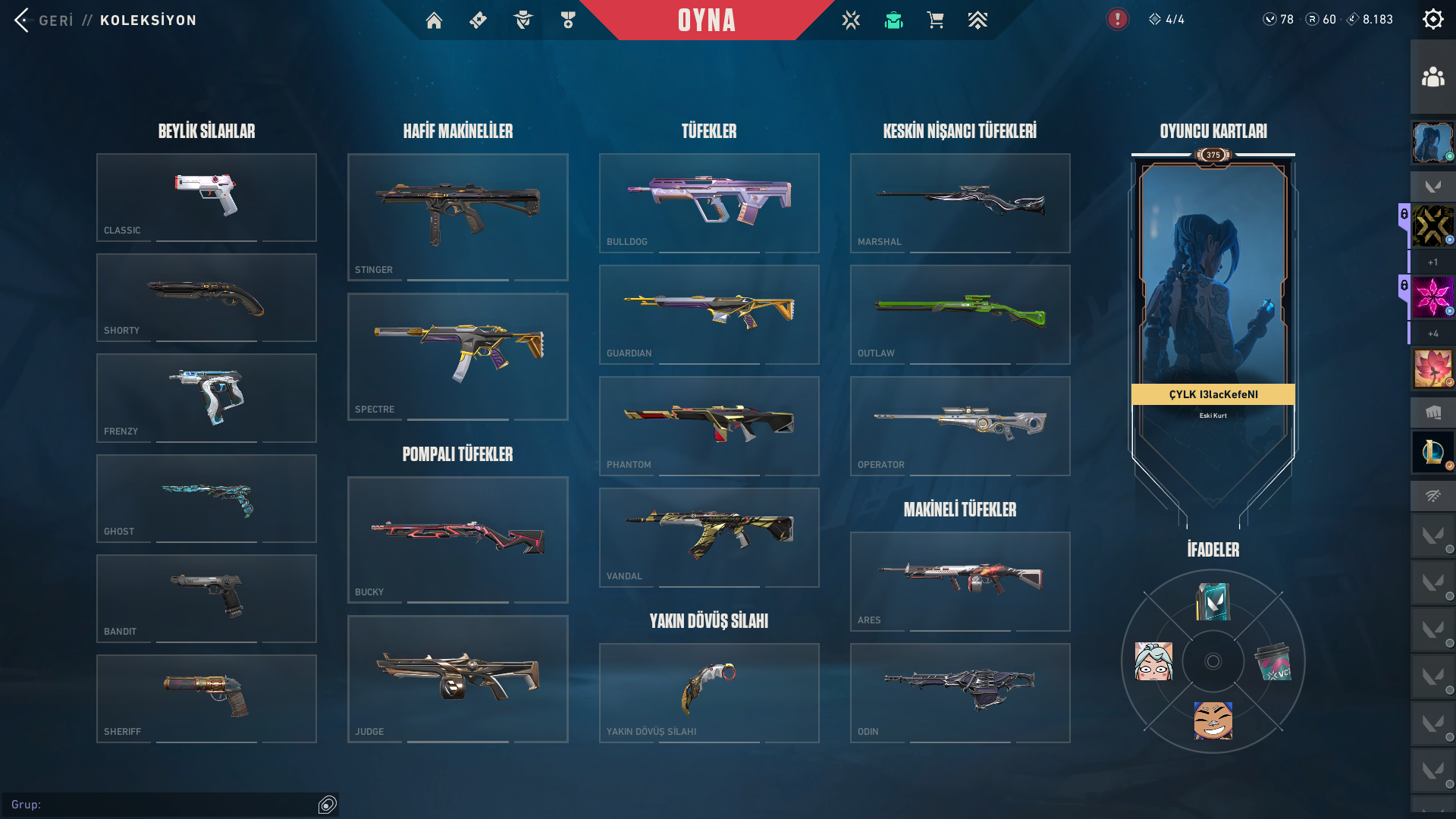Open settings with the gear icon
This screenshot has height=819, width=1456.
[1432, 20]
